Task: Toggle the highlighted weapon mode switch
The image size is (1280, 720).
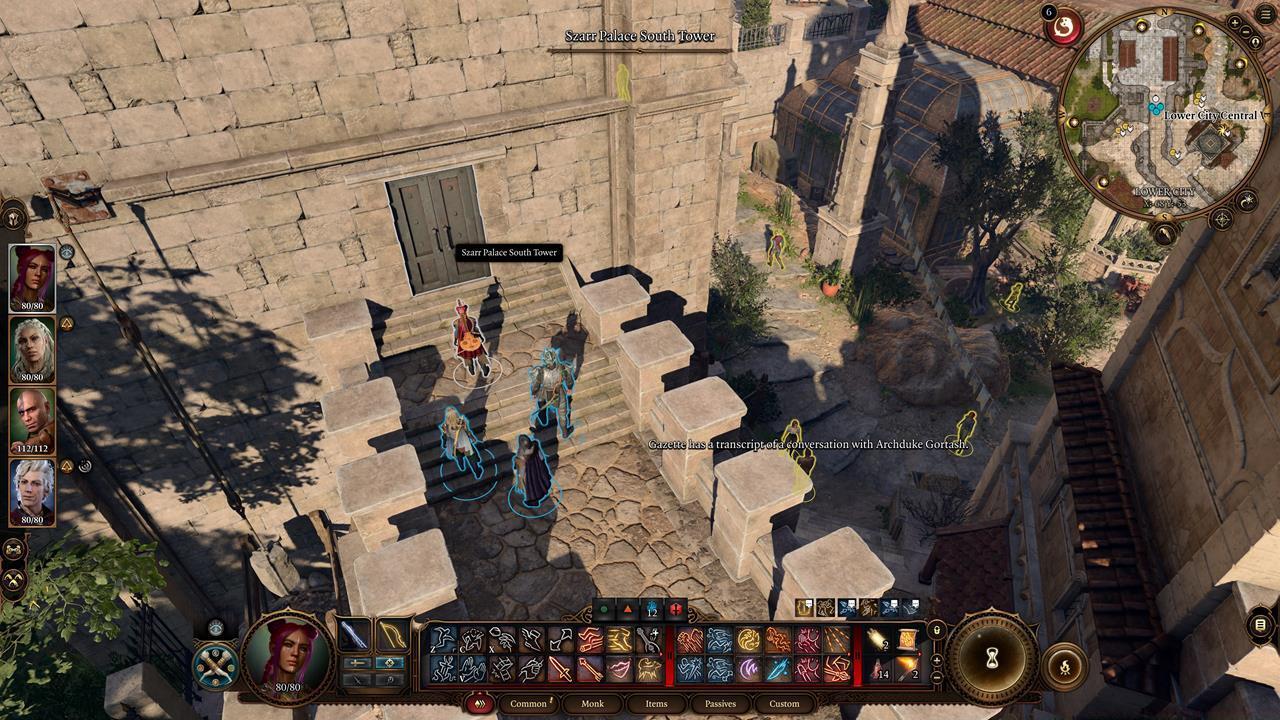Action: pos(390,662)
